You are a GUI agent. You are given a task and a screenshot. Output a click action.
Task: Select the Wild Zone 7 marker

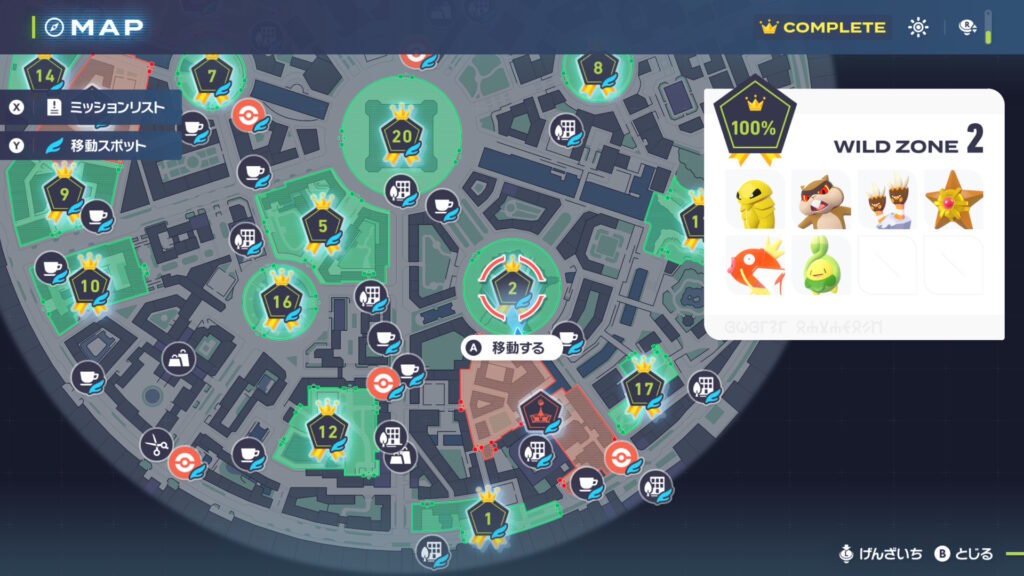click(x=211, y=76)
